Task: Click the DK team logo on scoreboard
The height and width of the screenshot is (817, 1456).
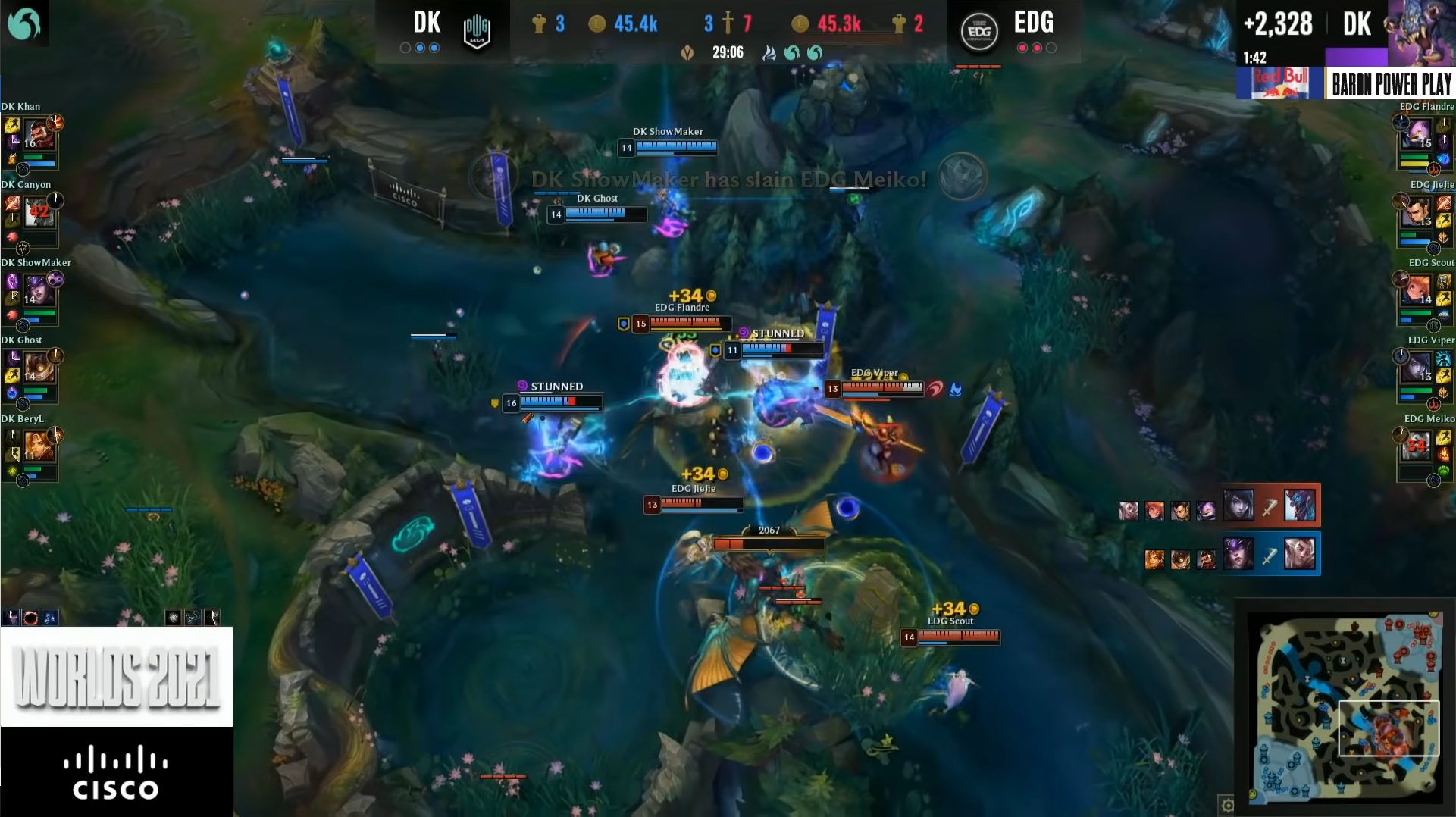Action: pyautogui.click(x=477, y=32)
